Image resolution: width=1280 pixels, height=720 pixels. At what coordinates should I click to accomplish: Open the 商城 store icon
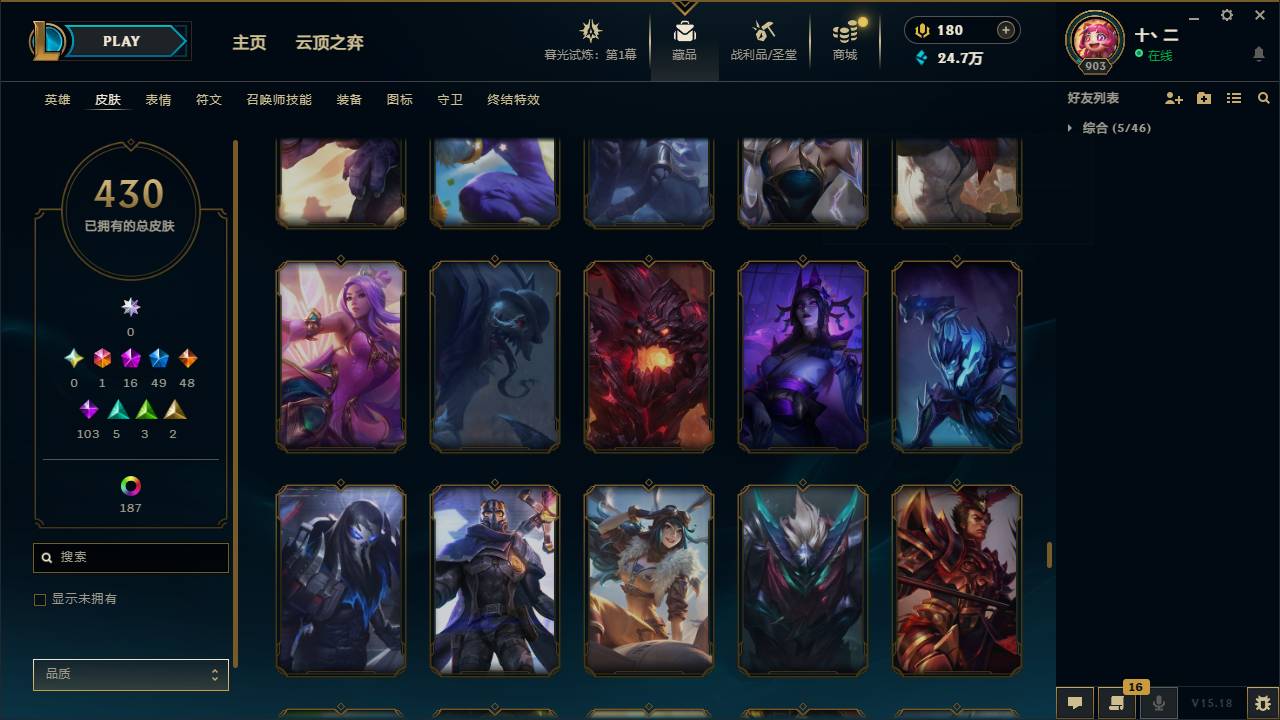[x=843, y=40]
